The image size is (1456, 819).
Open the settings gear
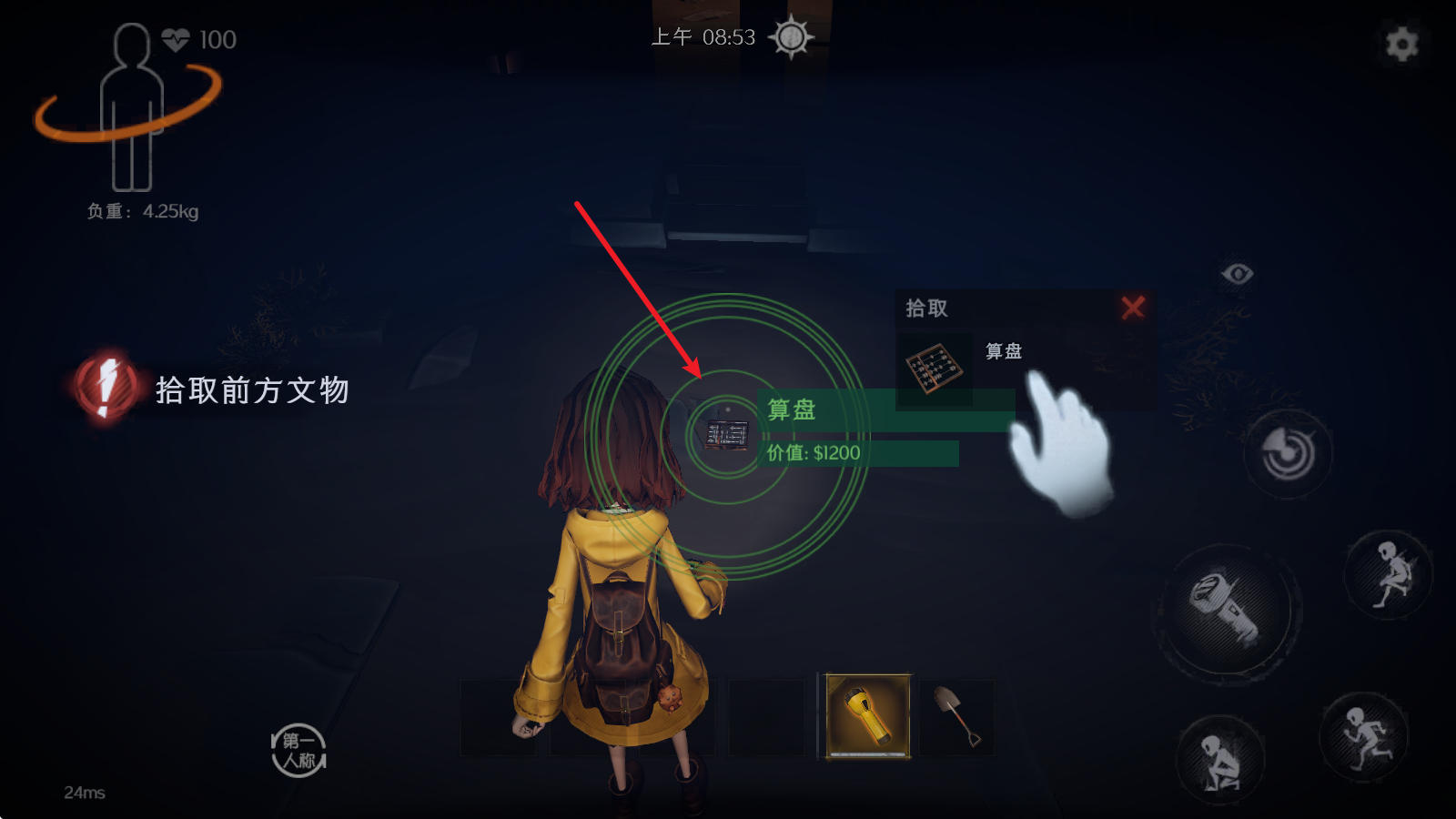point(1400,43)
